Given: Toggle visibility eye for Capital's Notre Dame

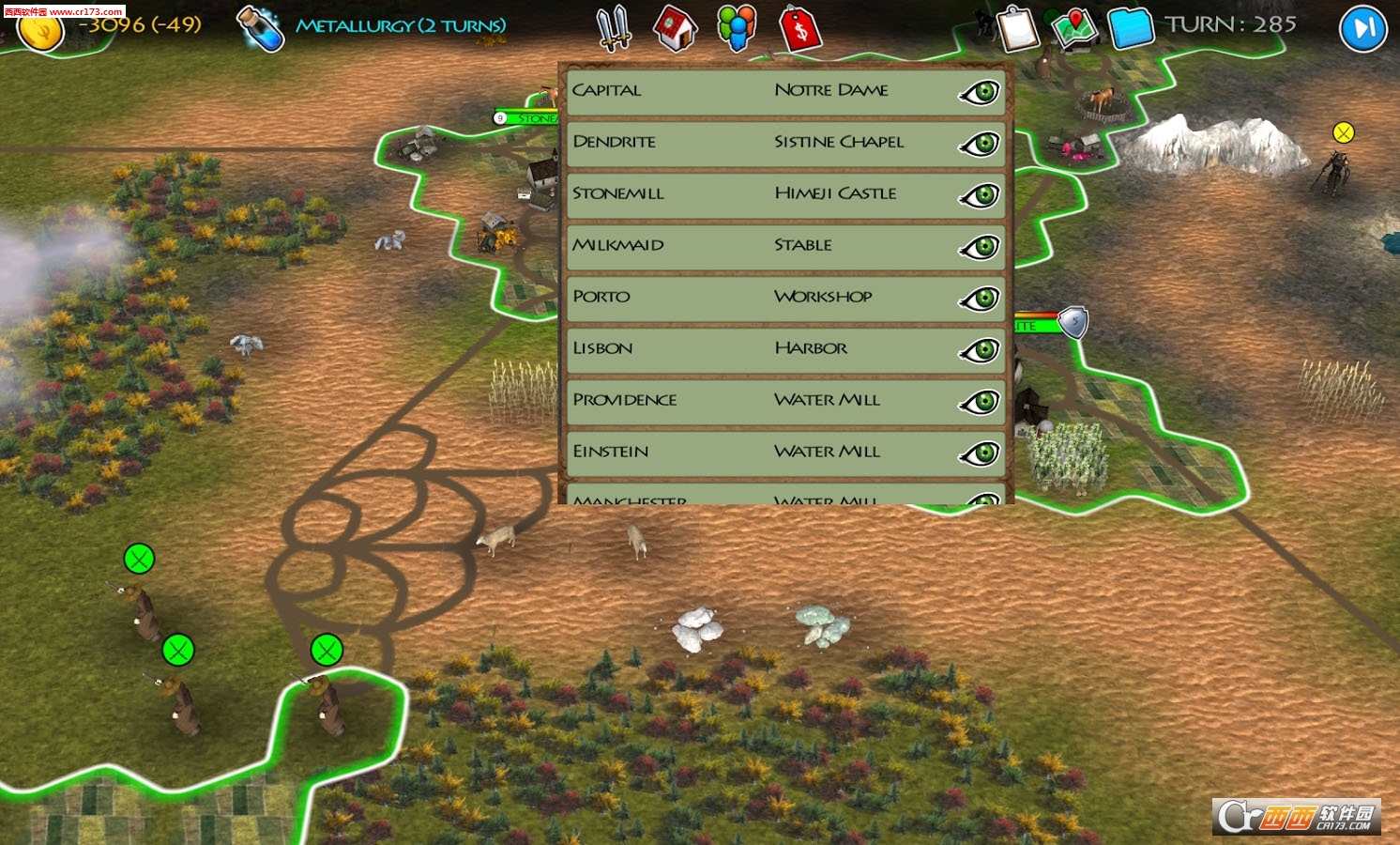Looking at the screenshot, I should coord(982,93).
